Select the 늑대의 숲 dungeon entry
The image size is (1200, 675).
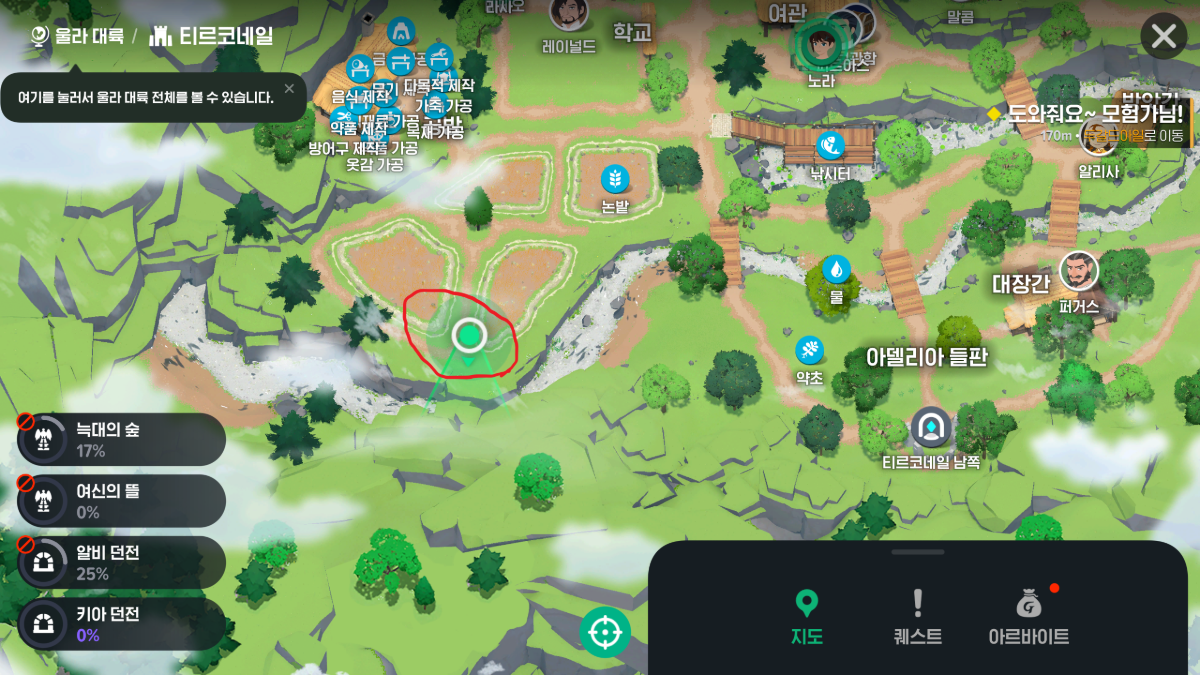tap(121, 440)
